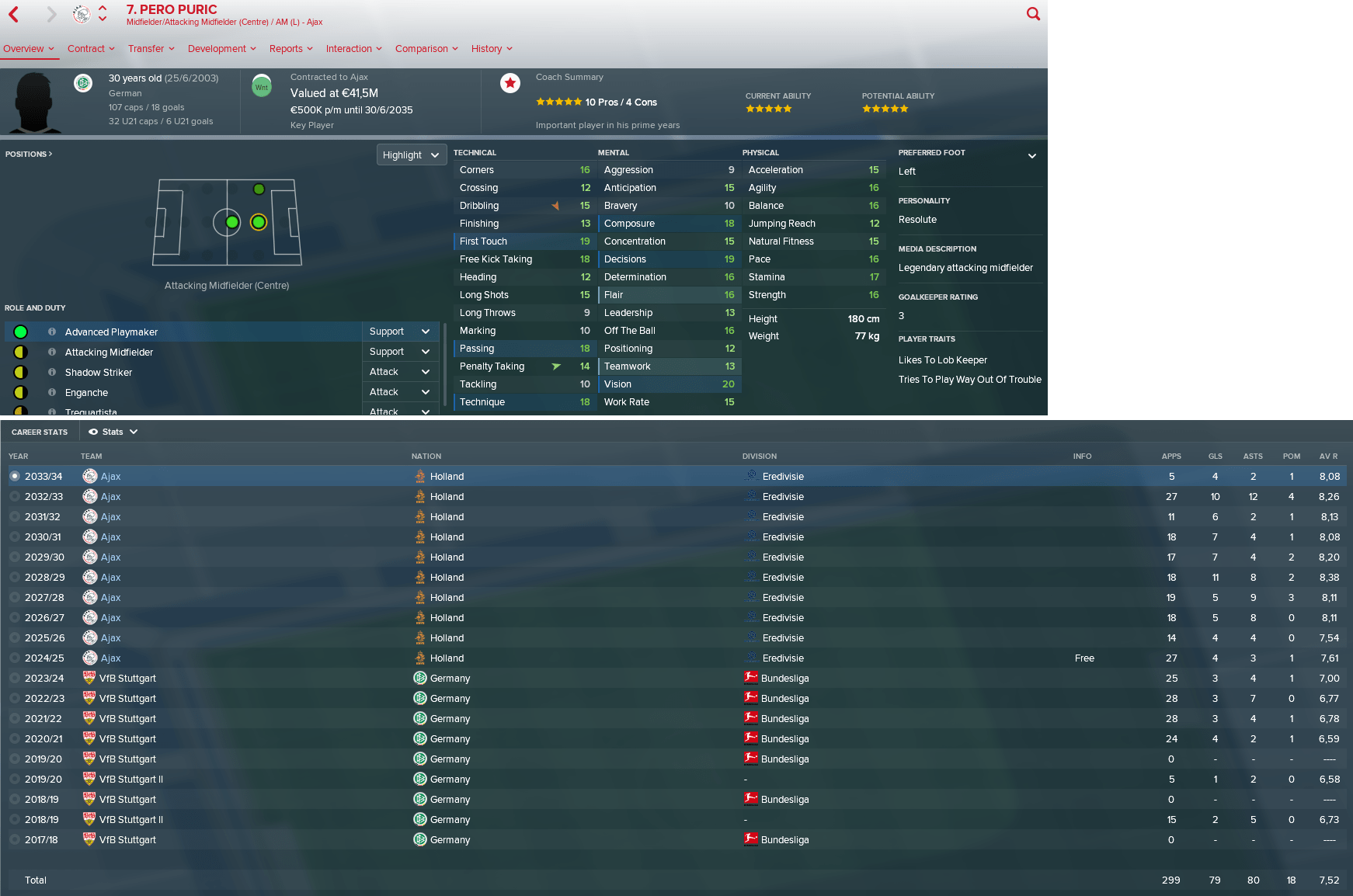Select the 2028/29 season radio button
The height and width of the screenshot is (896, 1353).
pyautogui.click(x=15, y=577)
